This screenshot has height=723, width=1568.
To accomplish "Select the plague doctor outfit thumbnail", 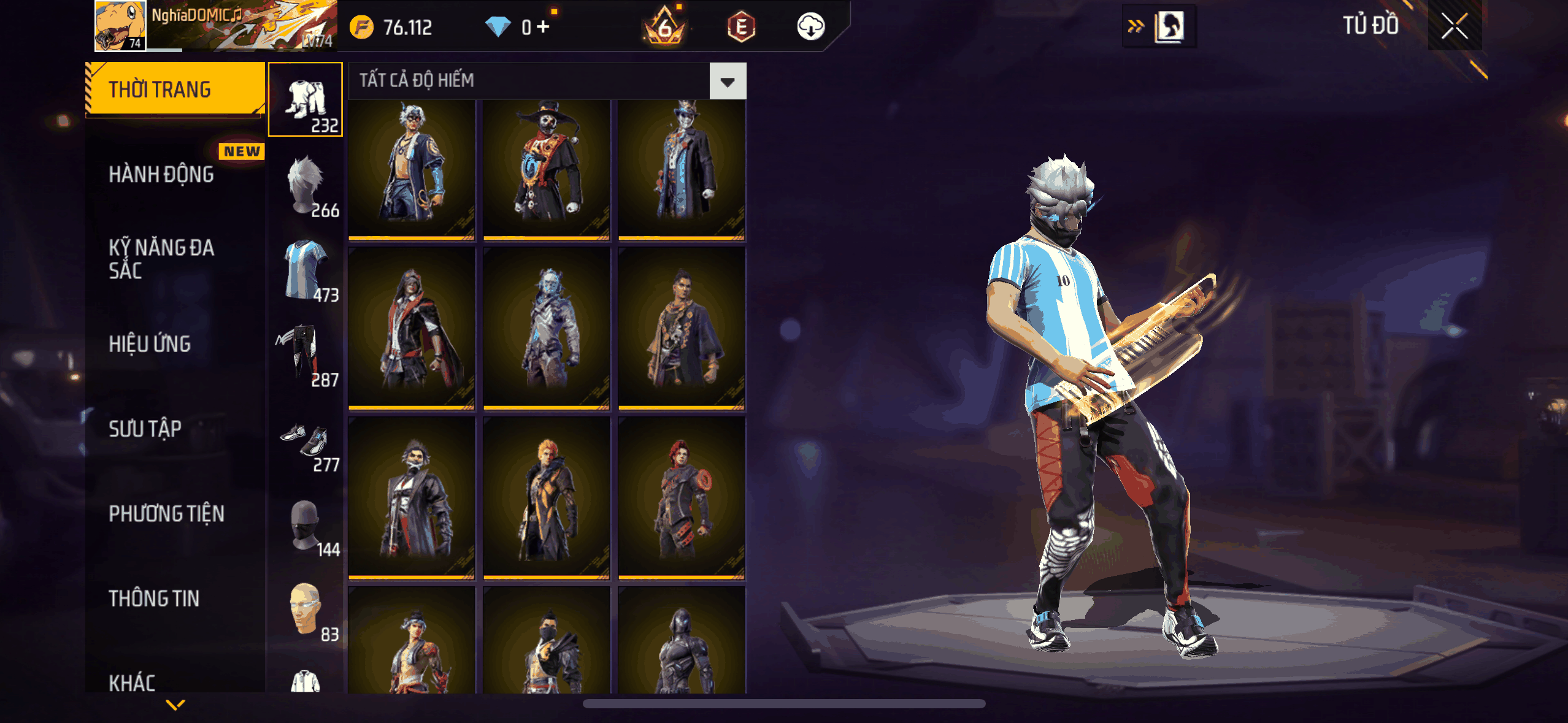I will point(547,170).
